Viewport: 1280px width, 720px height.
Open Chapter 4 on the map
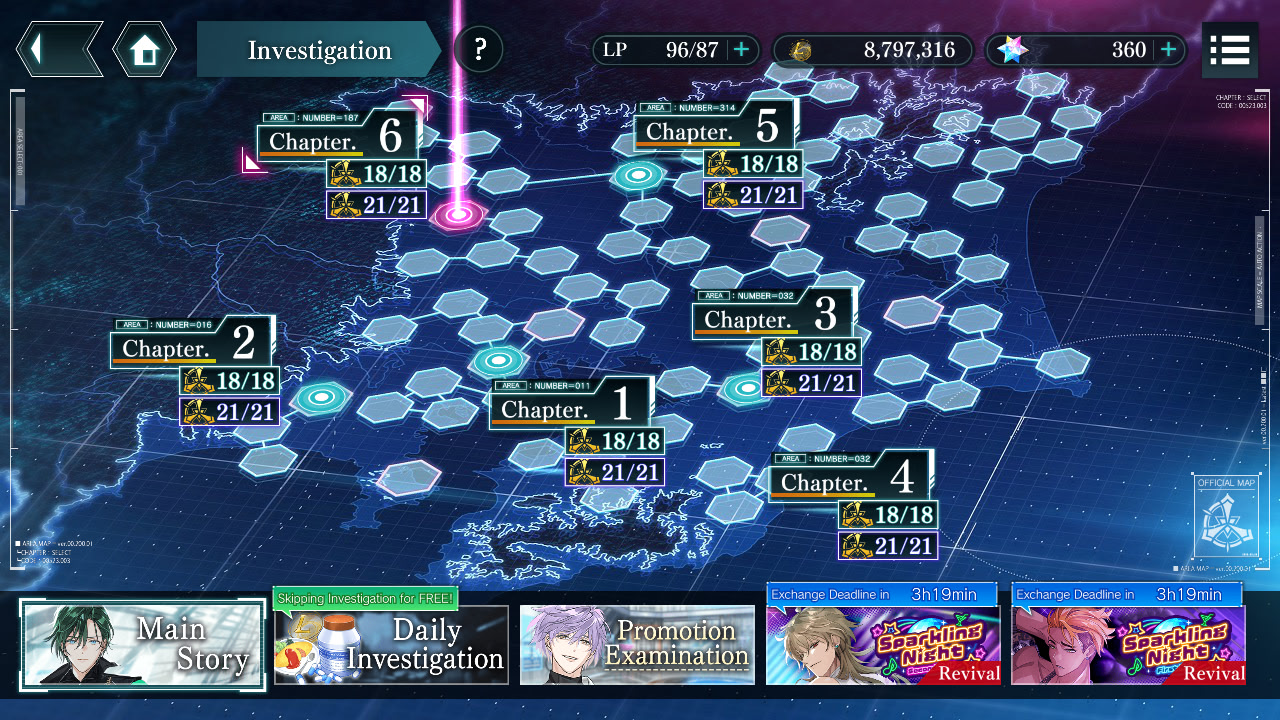[x=849, y=478]
